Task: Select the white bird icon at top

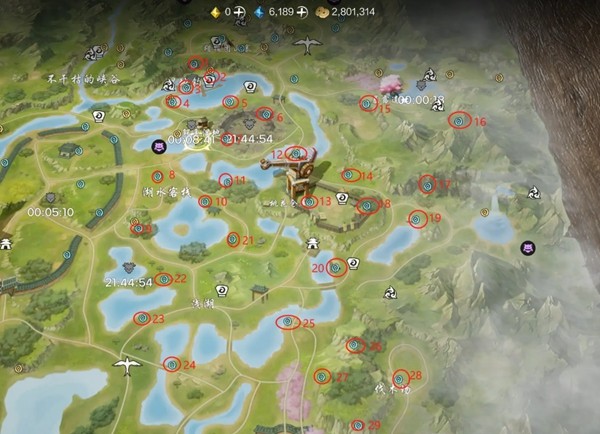Action: pos(307,44)
